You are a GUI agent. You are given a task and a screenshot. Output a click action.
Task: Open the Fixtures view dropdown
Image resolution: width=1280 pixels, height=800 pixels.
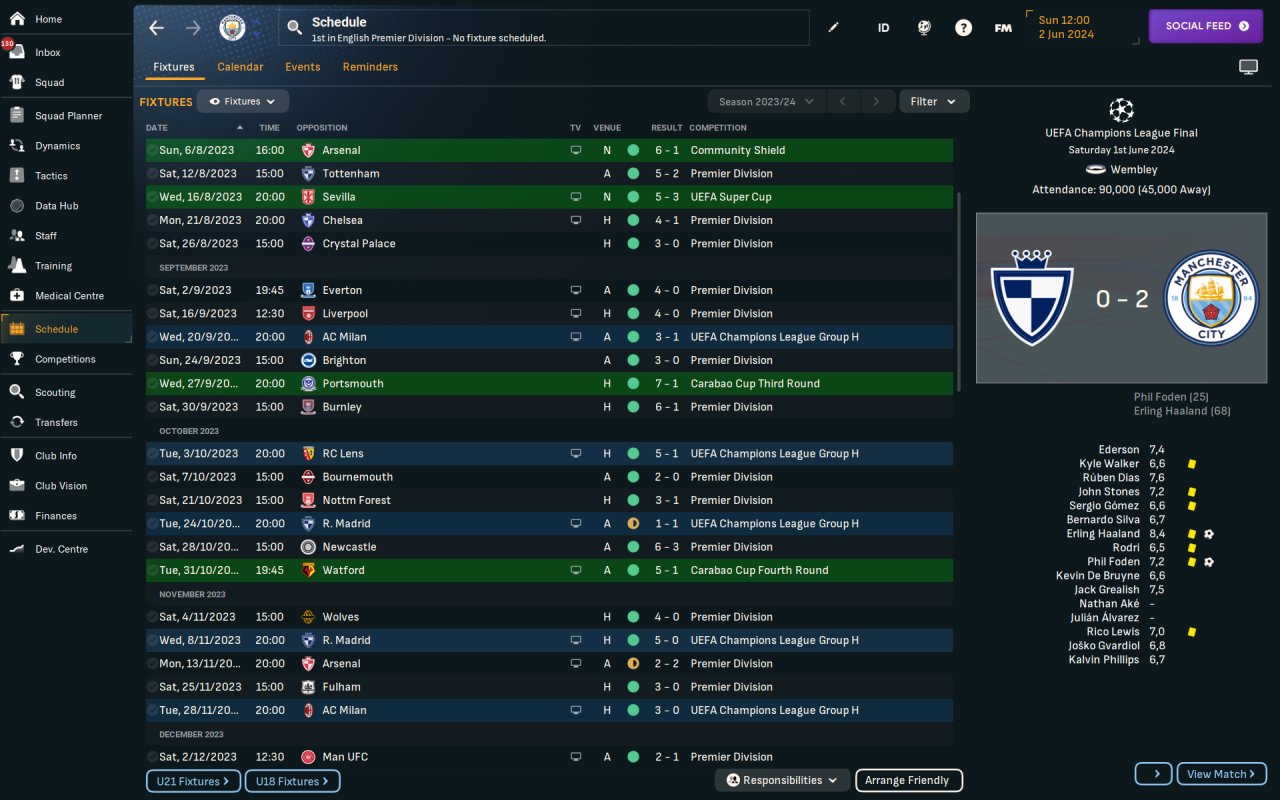[243, 101]
